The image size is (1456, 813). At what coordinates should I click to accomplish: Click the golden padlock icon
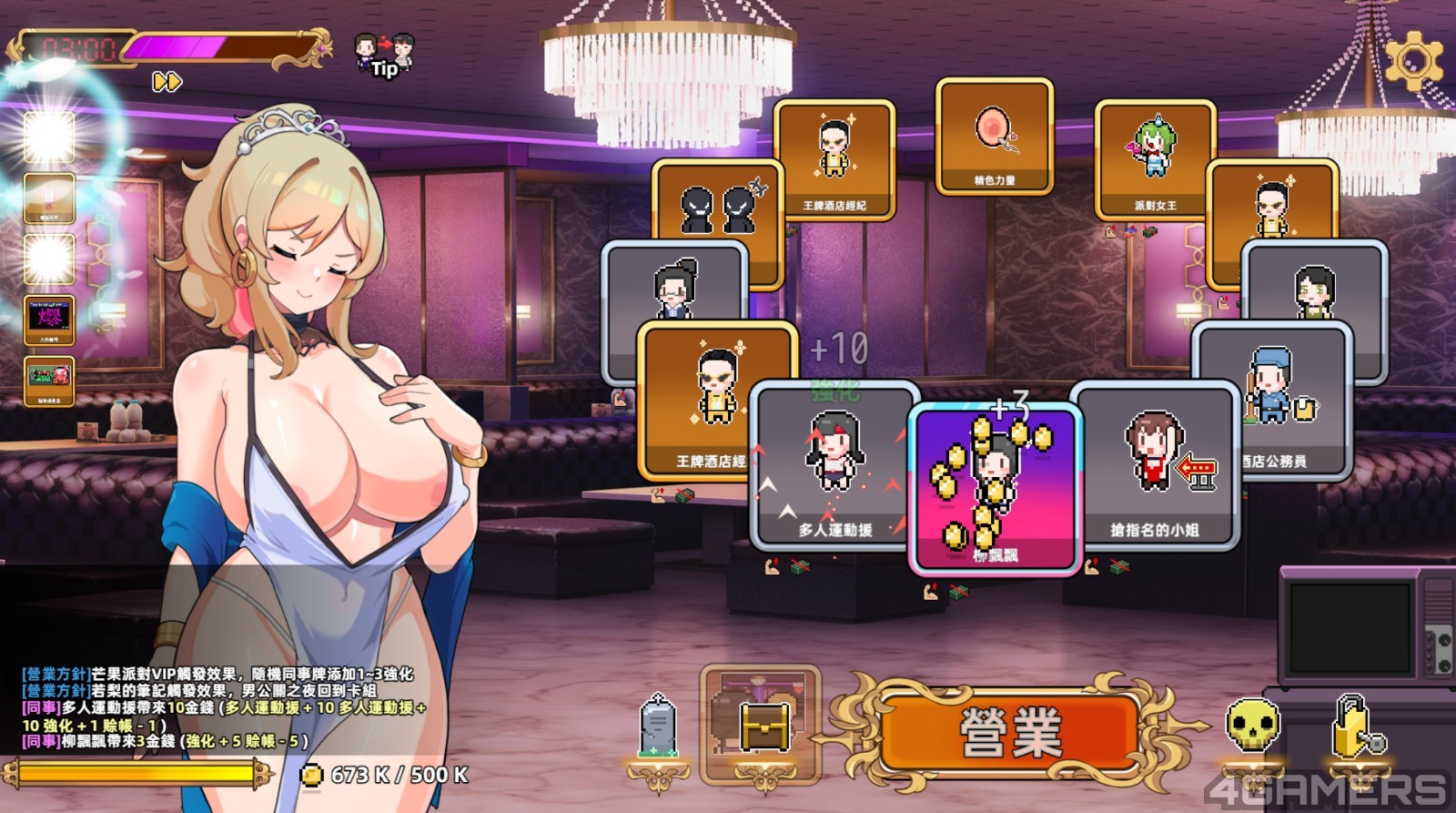coord(1355,727)
